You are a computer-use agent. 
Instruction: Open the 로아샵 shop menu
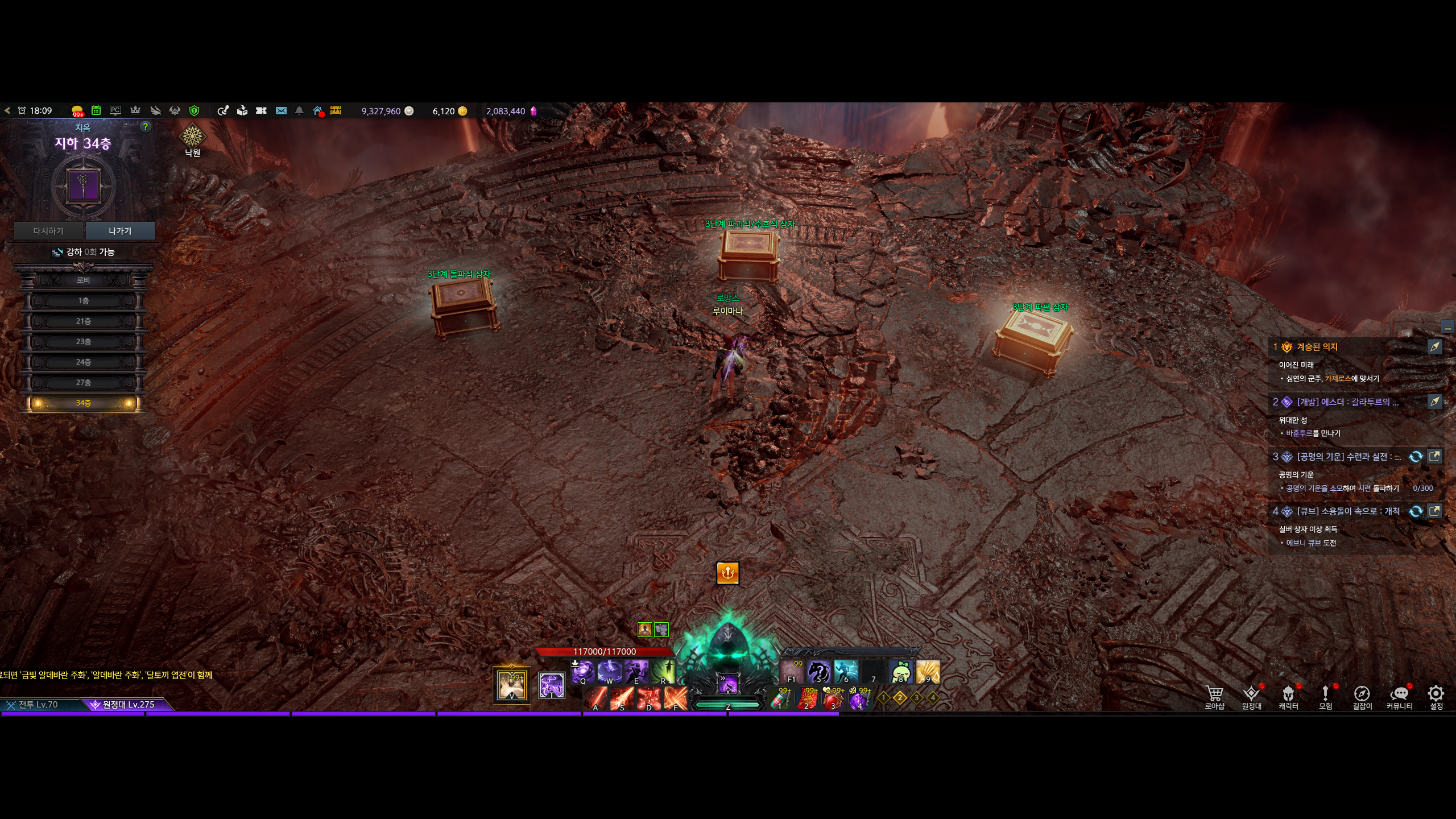click(x=1214, y=697)
